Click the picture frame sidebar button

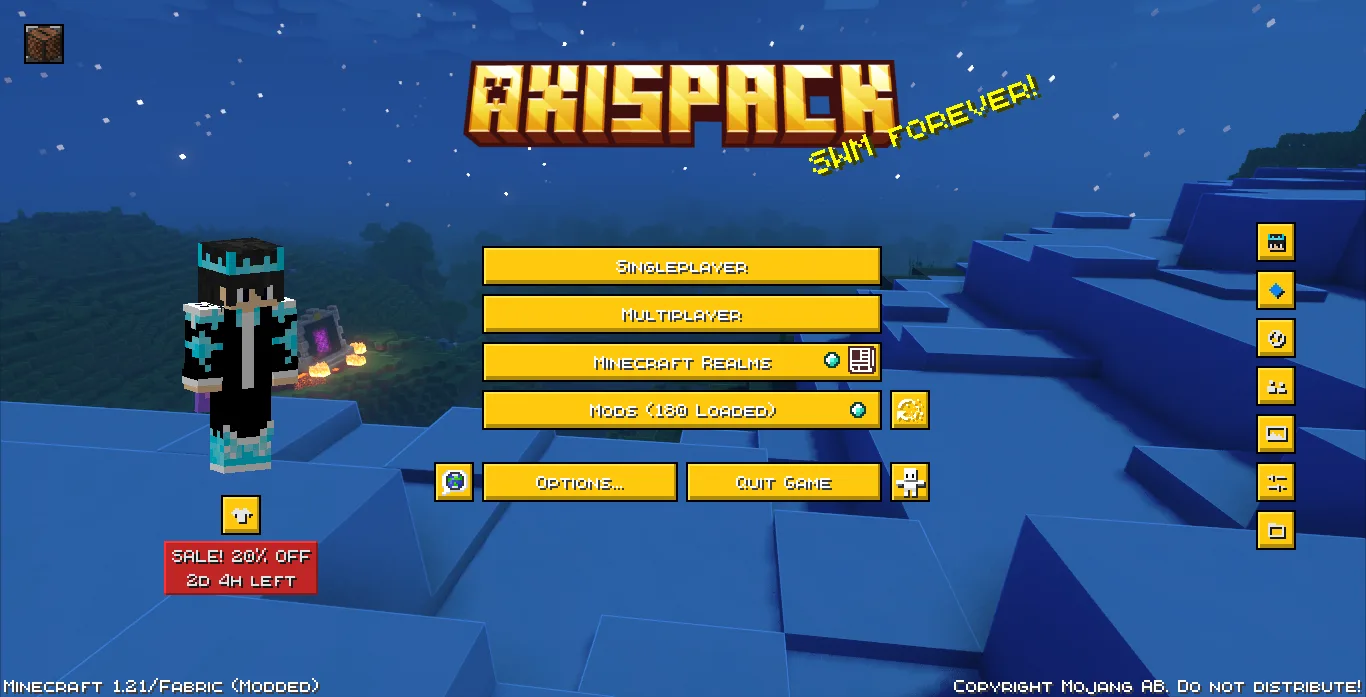[1276, 434]
